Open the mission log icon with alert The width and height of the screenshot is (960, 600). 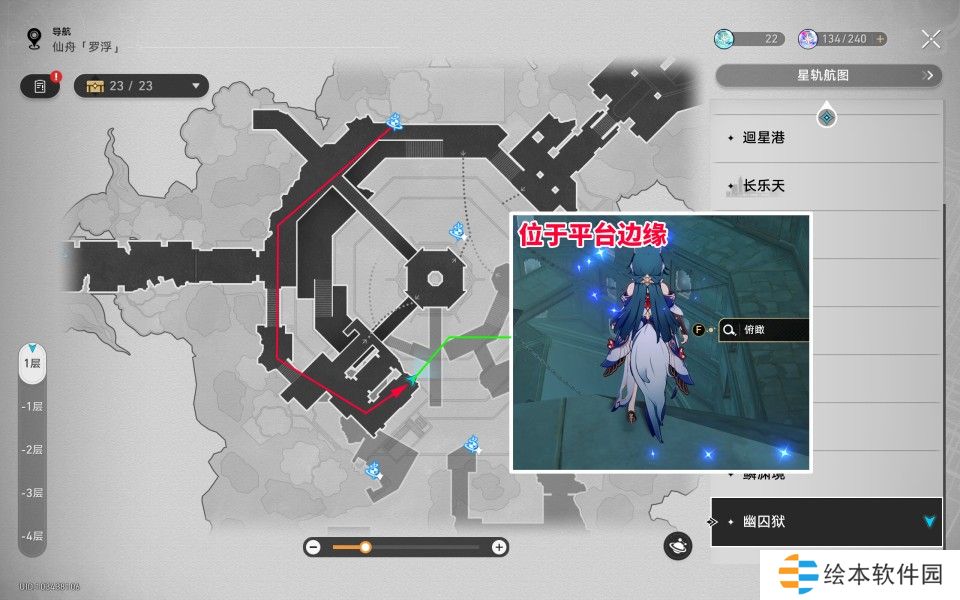coord(40,86)
